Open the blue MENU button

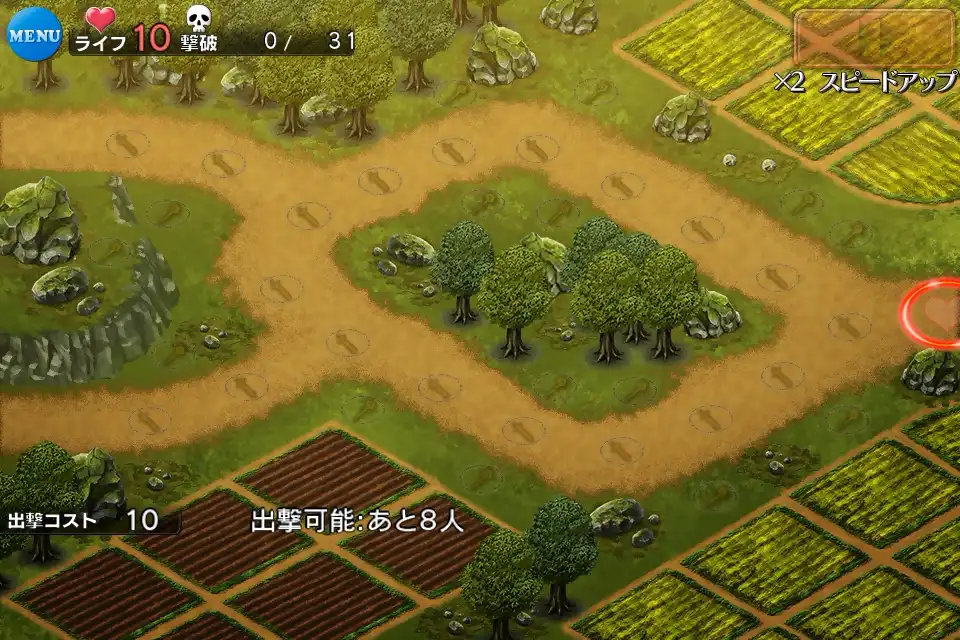(34, 32)
